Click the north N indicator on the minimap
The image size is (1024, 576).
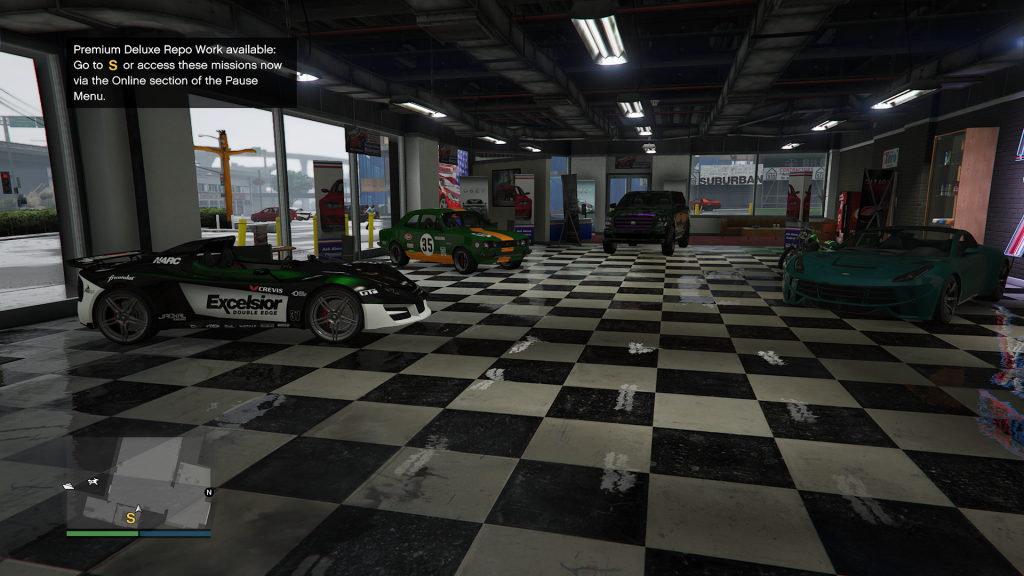[x=209, y=493]
